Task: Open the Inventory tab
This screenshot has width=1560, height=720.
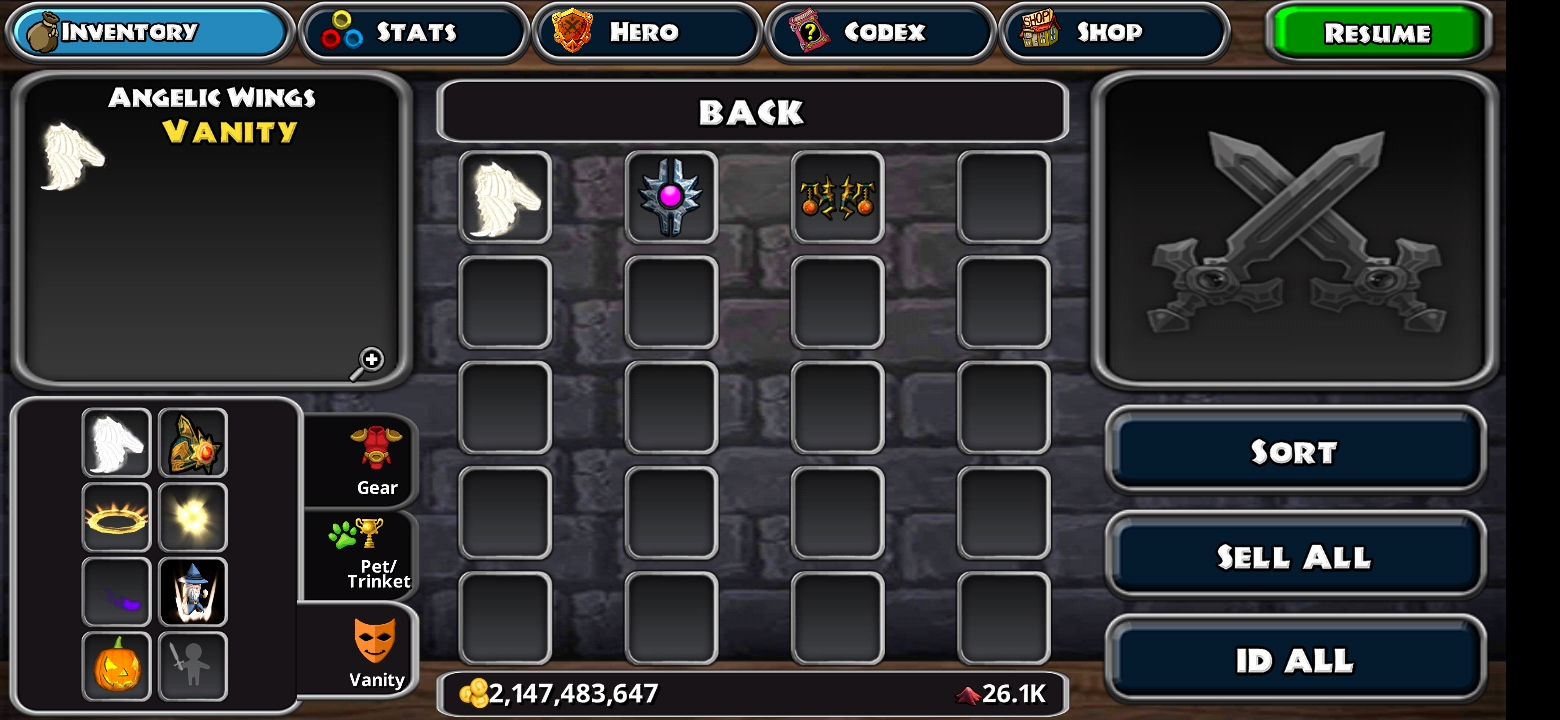Action: [150, 32]
